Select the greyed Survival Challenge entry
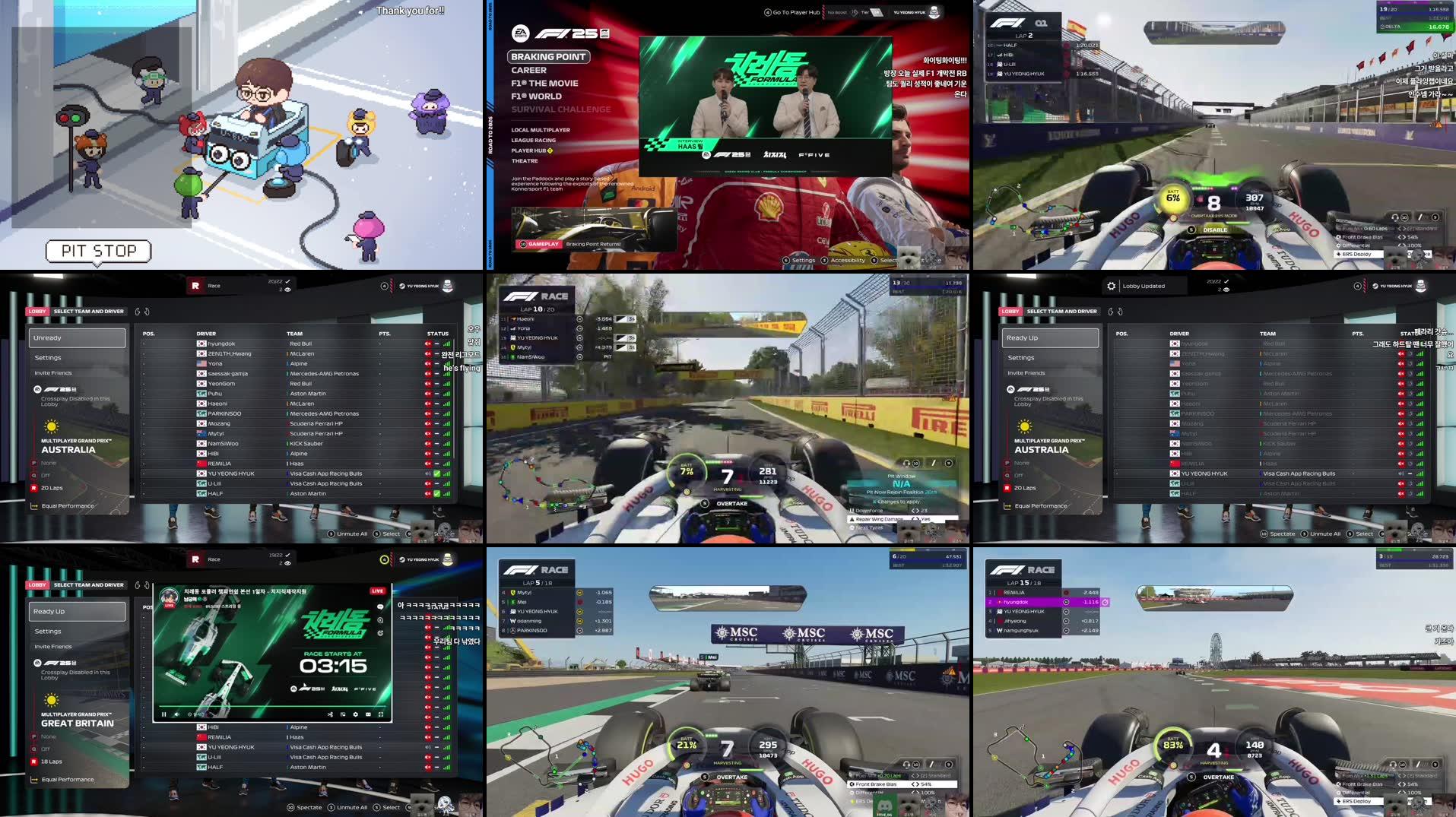Viewport: 1456px width, 817px height. pos(560,109)
